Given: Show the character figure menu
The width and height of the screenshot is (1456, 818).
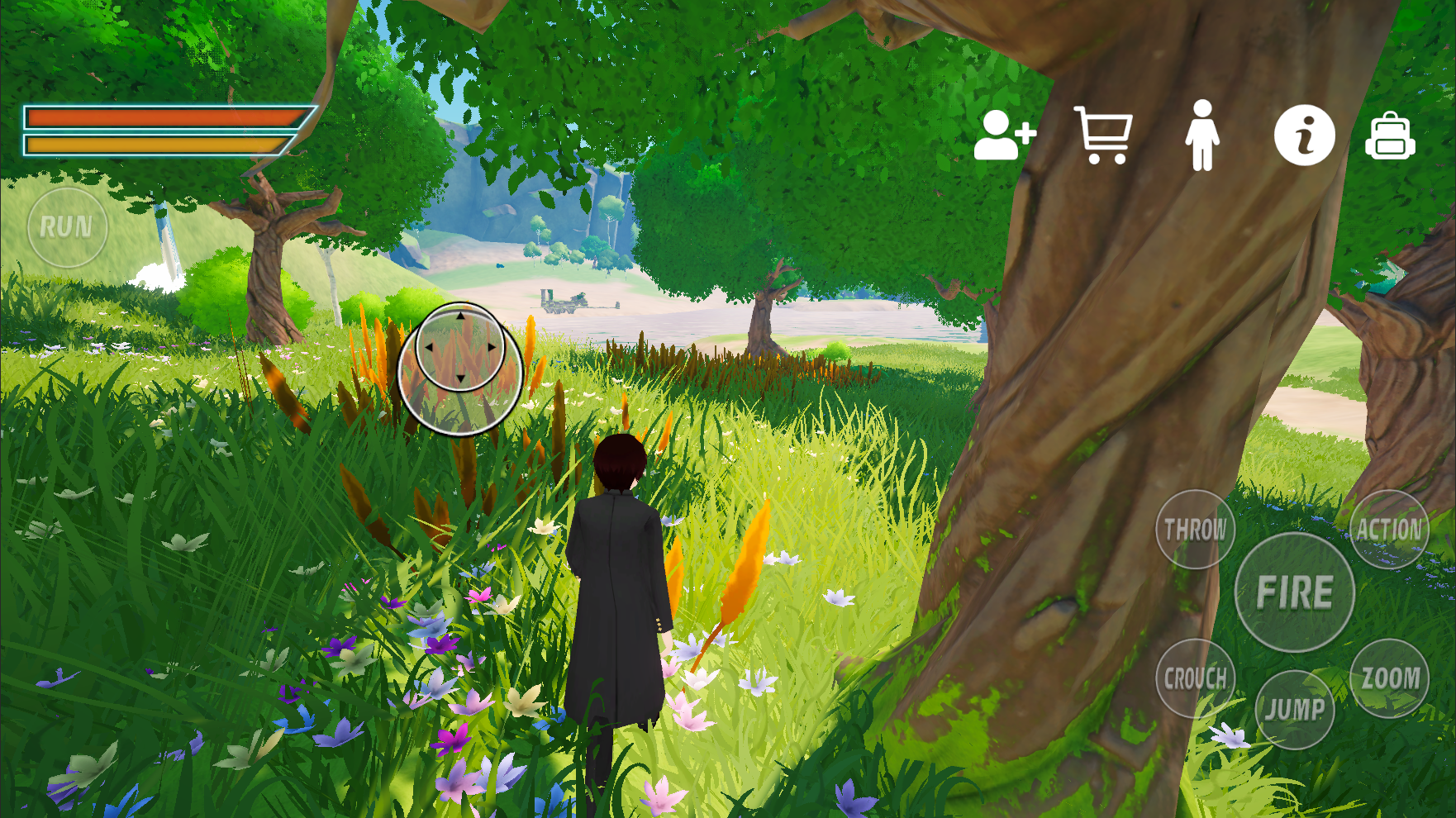Looking at the screenshot, I should 1202,136.
